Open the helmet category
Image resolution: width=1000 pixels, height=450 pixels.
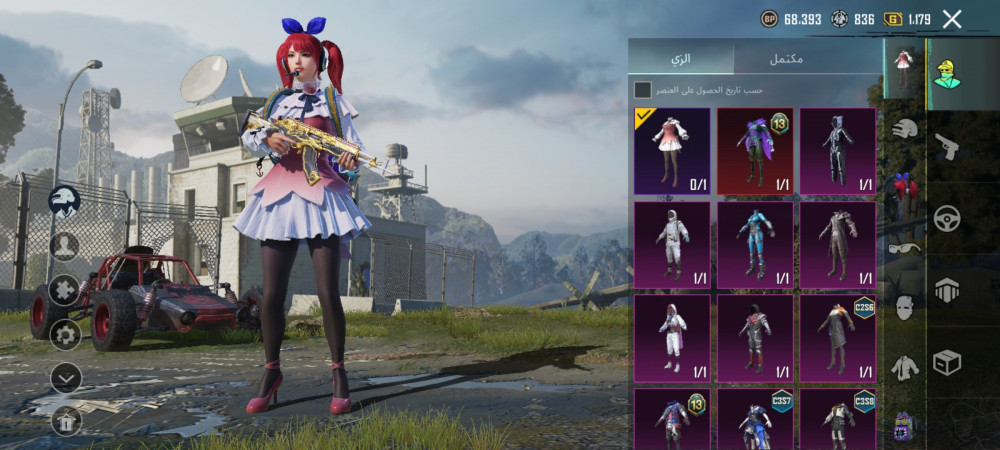905,128
